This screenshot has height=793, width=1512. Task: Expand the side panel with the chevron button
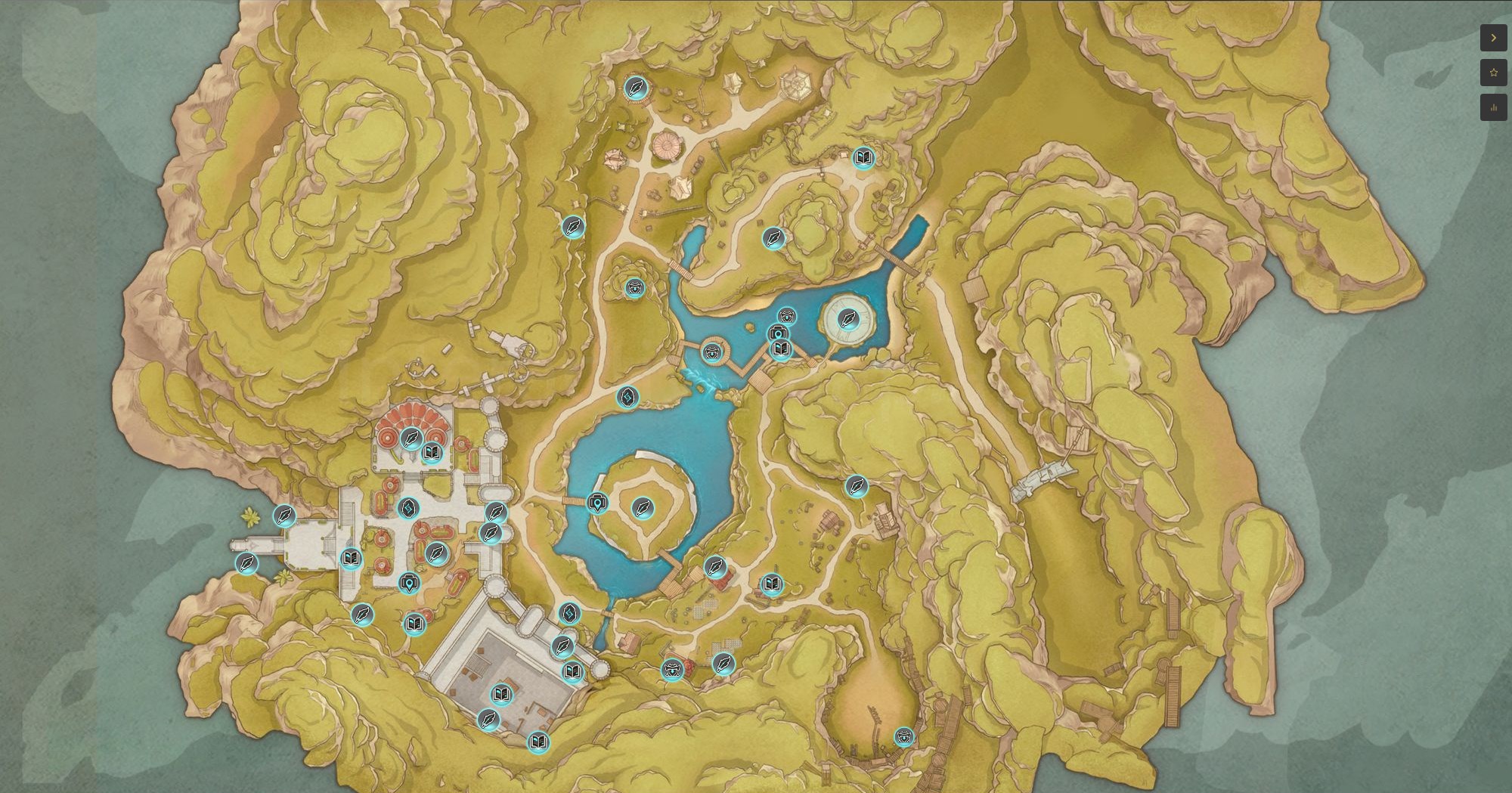1493,38
